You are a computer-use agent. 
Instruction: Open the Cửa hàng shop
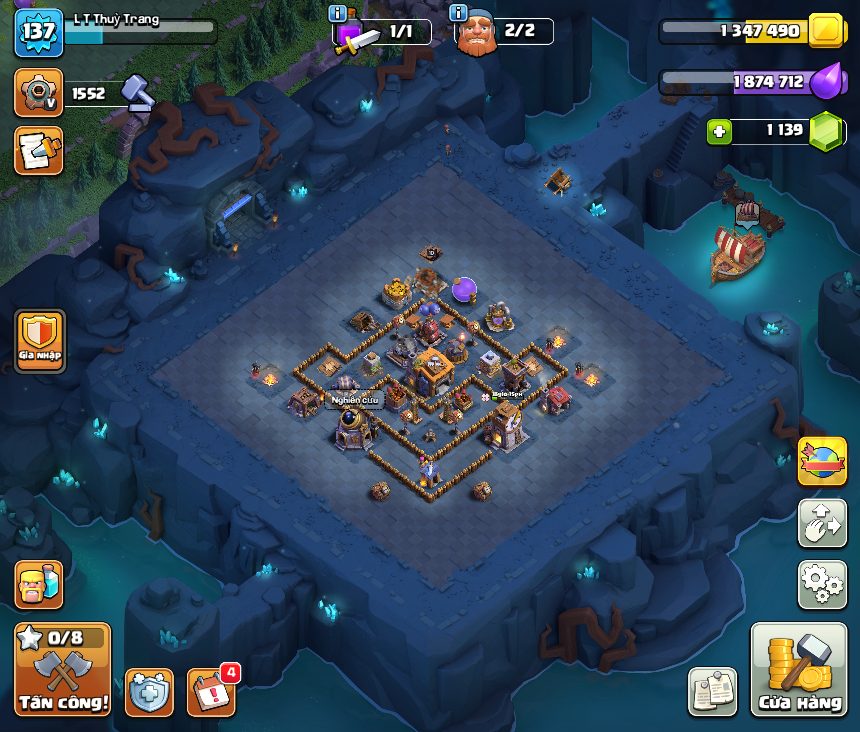(x=798, y=670)
